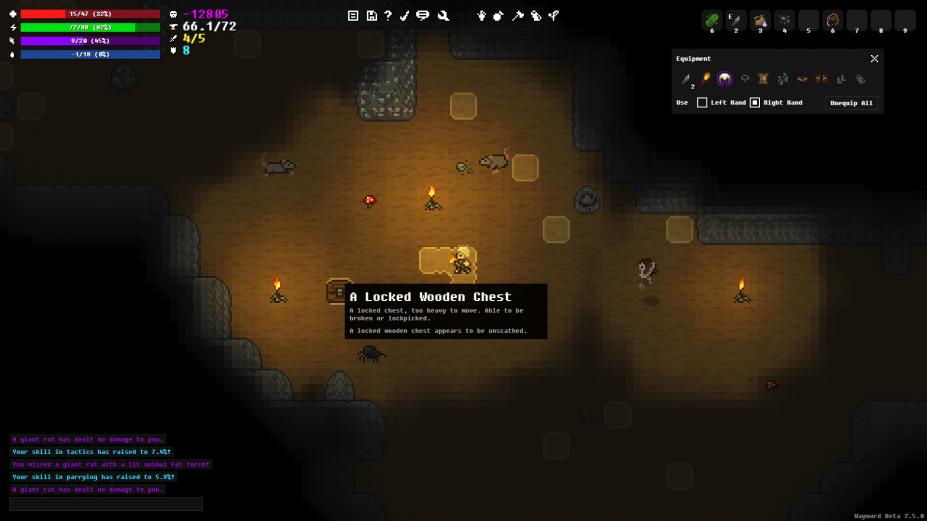Use the waterskin bag in quickslot 3

coord(760,20)
